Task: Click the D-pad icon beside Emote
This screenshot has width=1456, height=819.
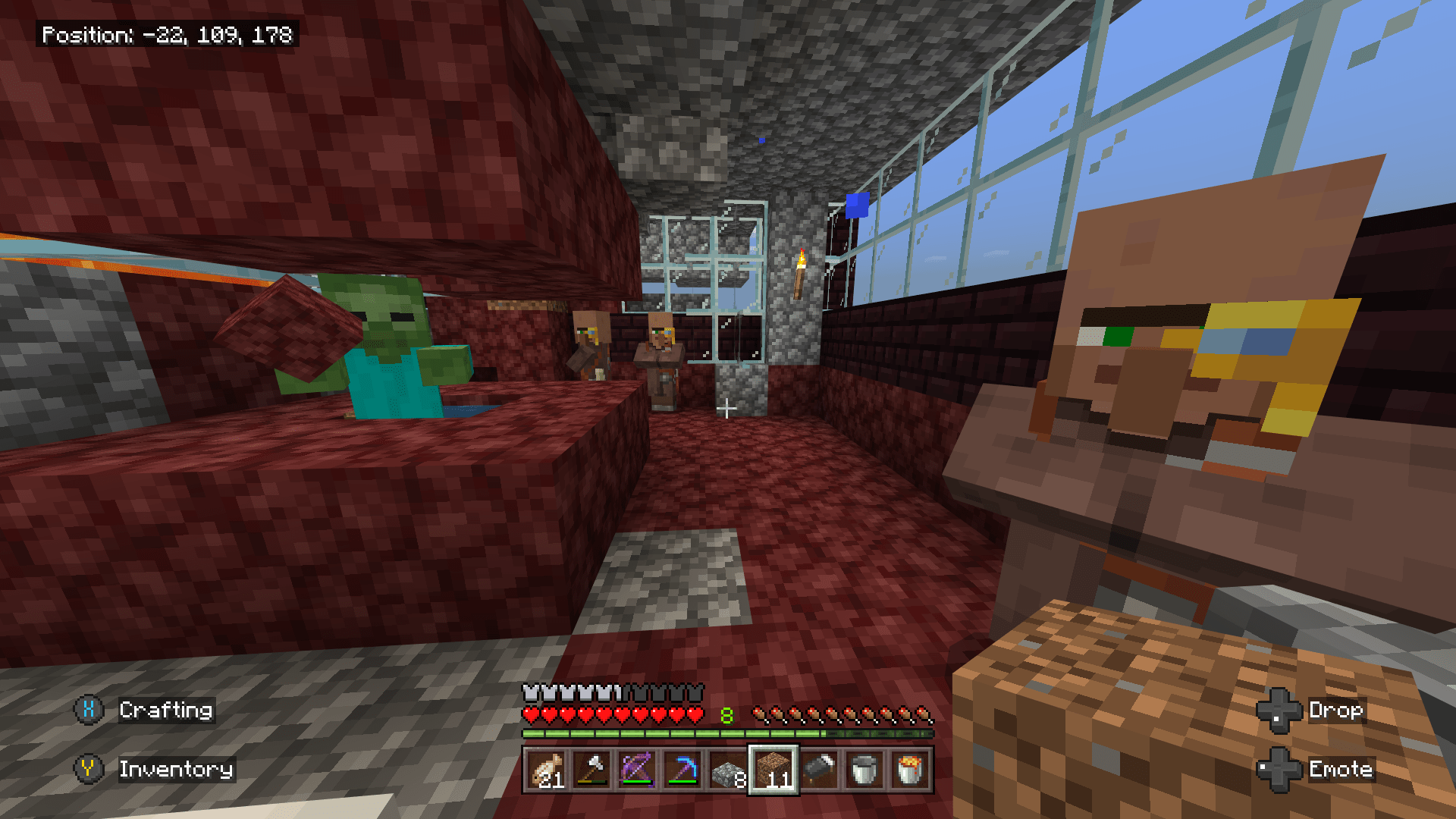Action: point(1281,769)
